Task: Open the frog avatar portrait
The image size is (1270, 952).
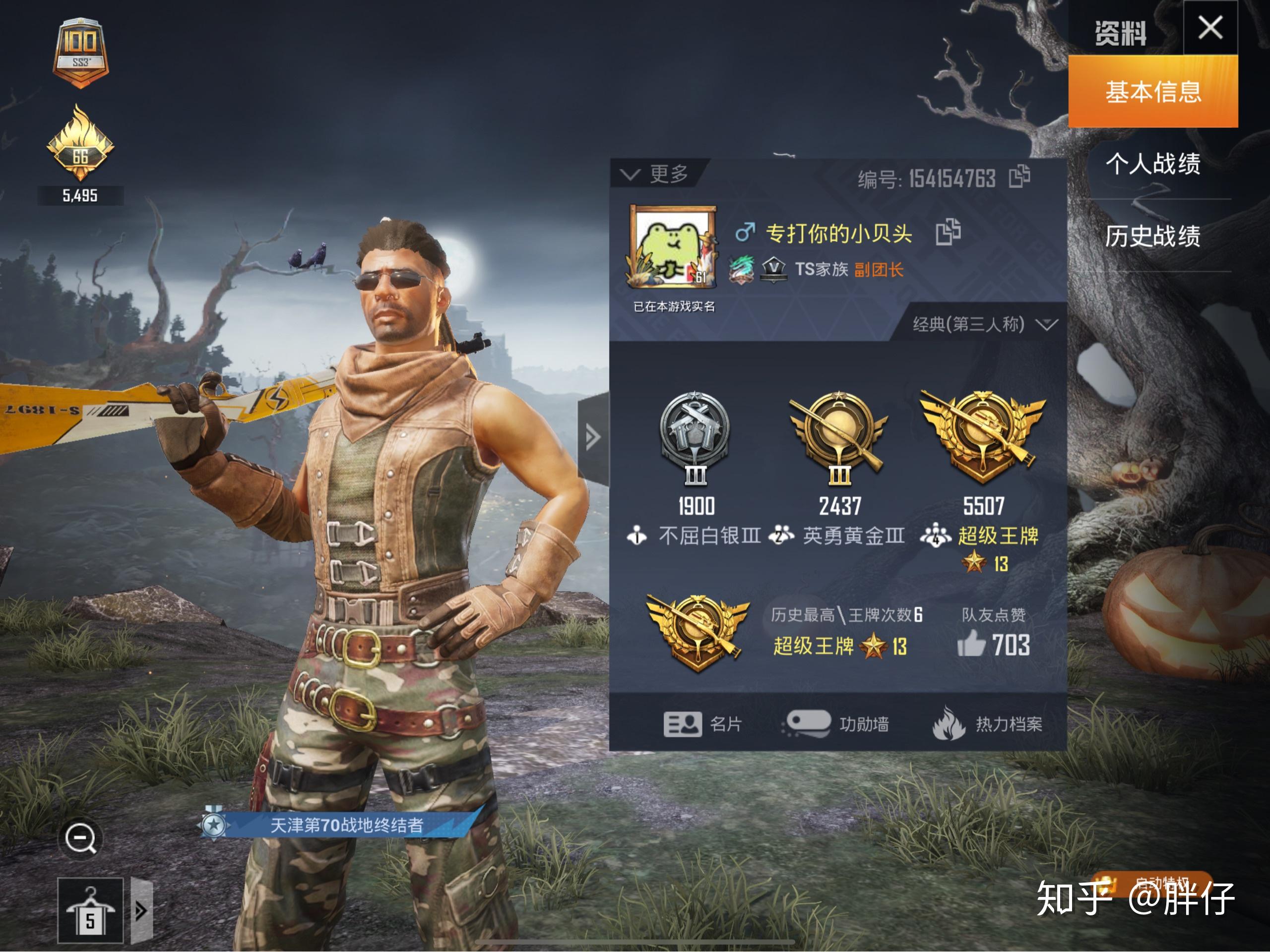Action: click(673, 247)
